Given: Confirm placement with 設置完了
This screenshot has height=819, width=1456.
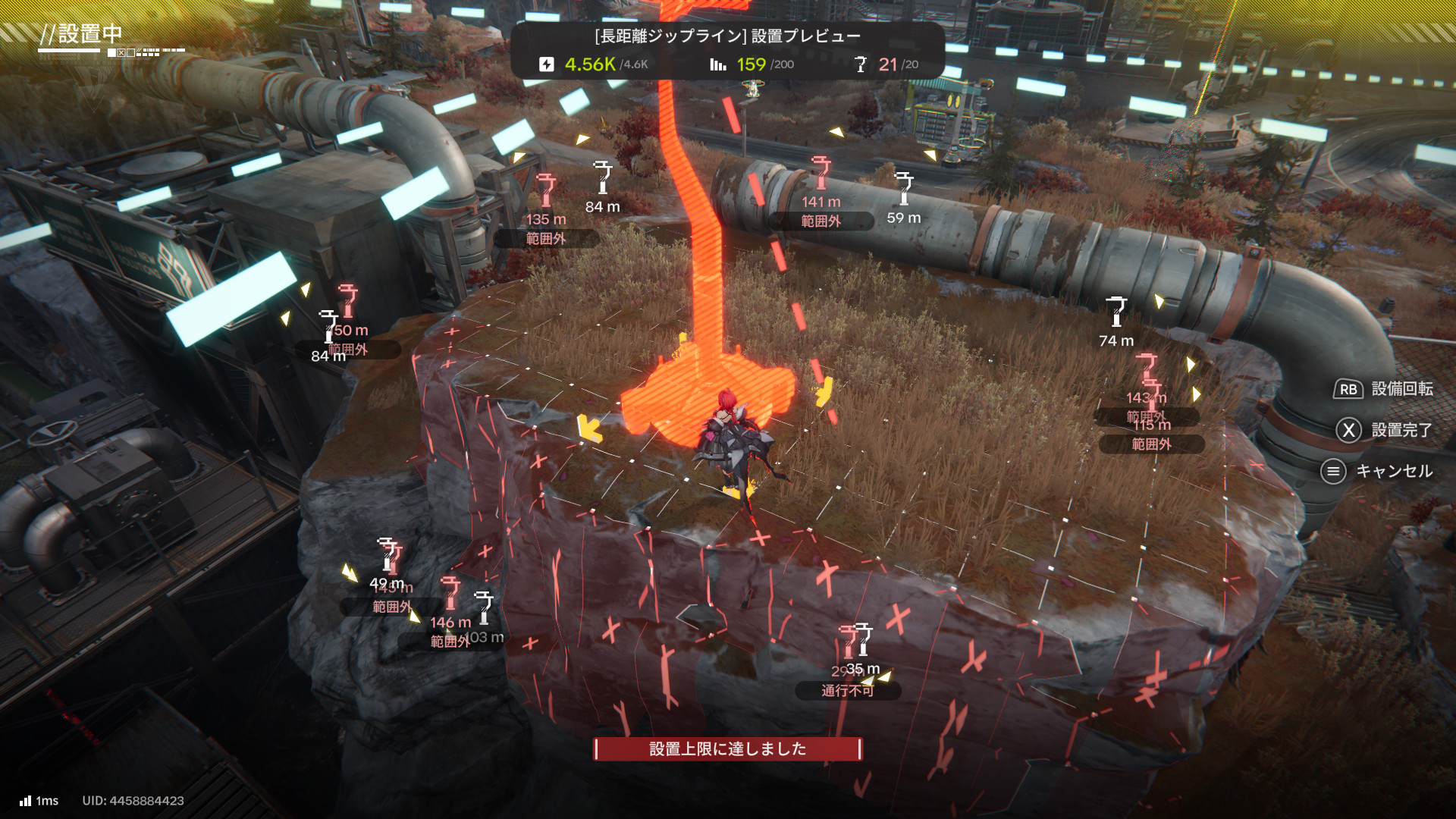Looking at the screenshot, I should 1384,430.
